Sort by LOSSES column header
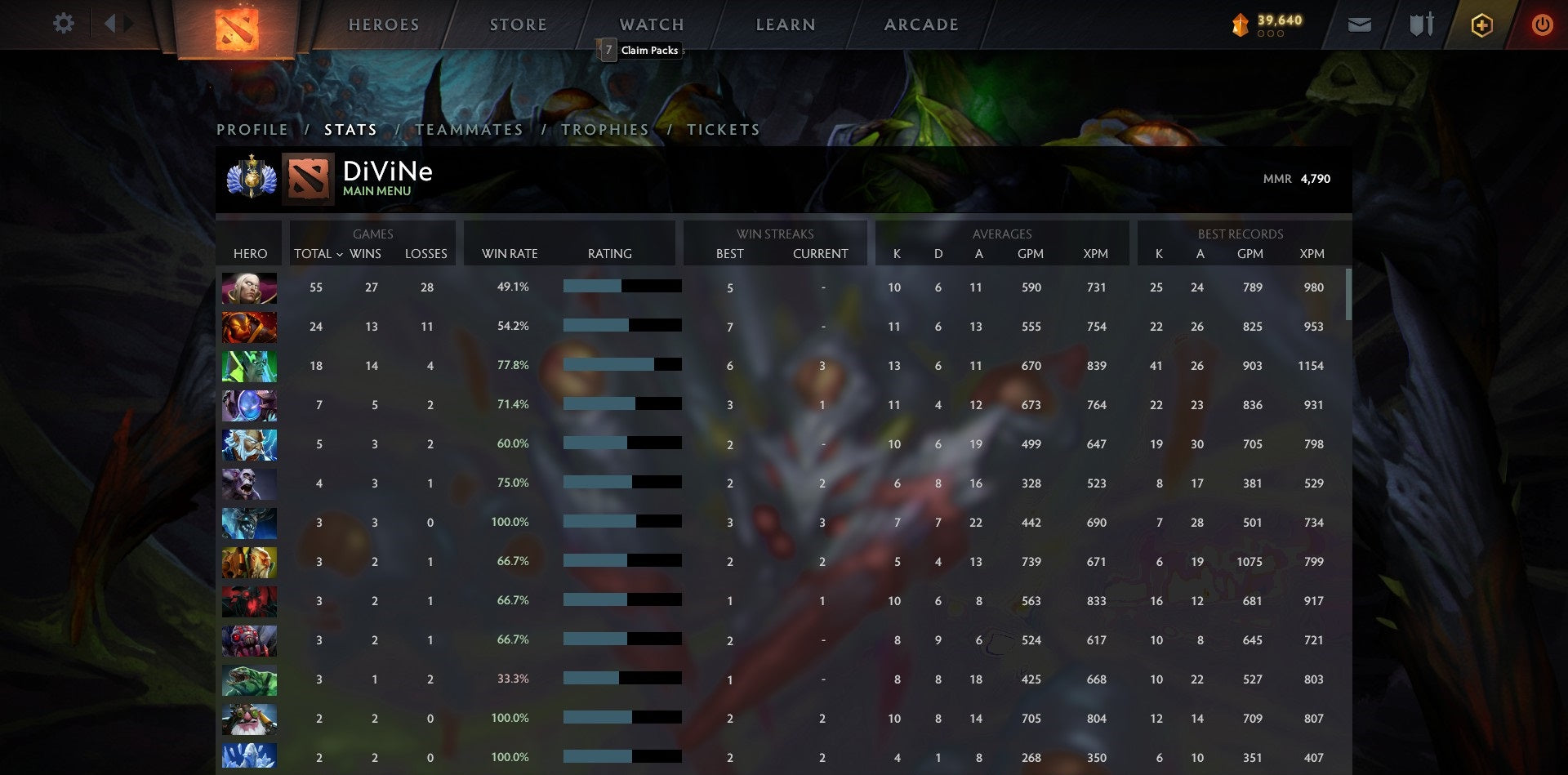 425,254
